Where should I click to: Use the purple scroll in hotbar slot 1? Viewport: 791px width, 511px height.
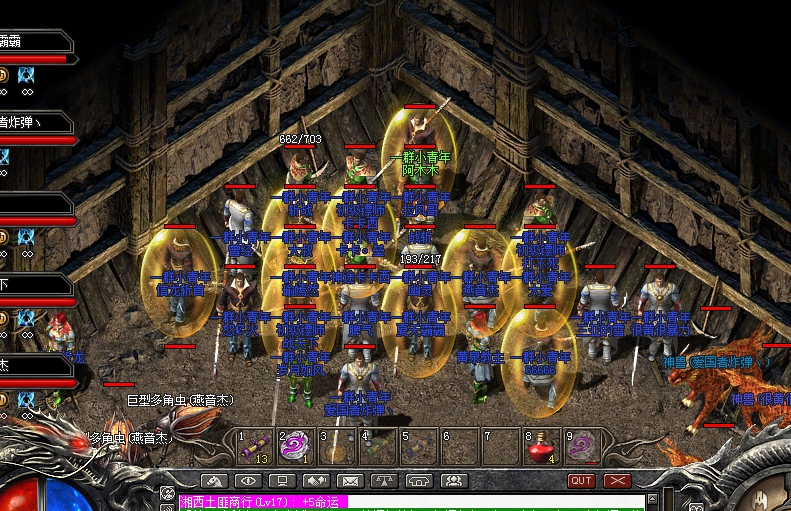[255, 445]
